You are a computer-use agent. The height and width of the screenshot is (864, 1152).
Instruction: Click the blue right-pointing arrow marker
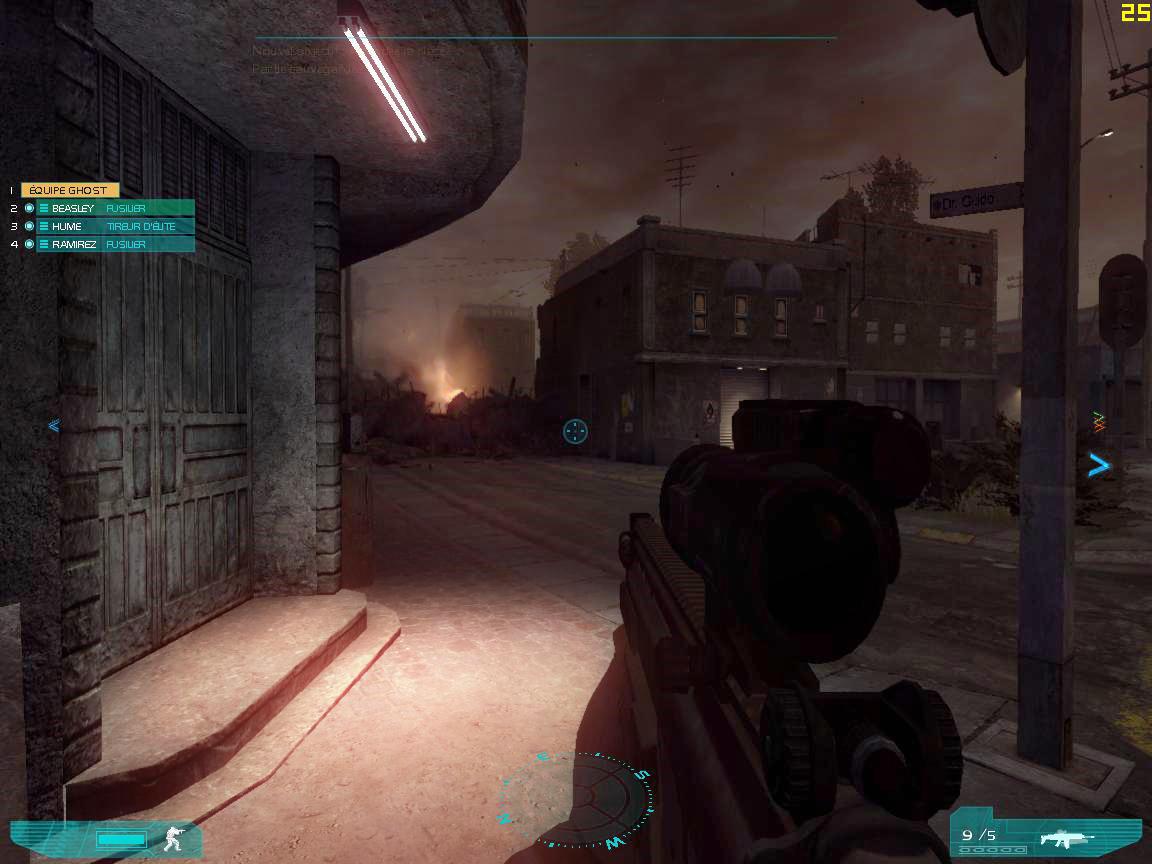point(1099,464)
